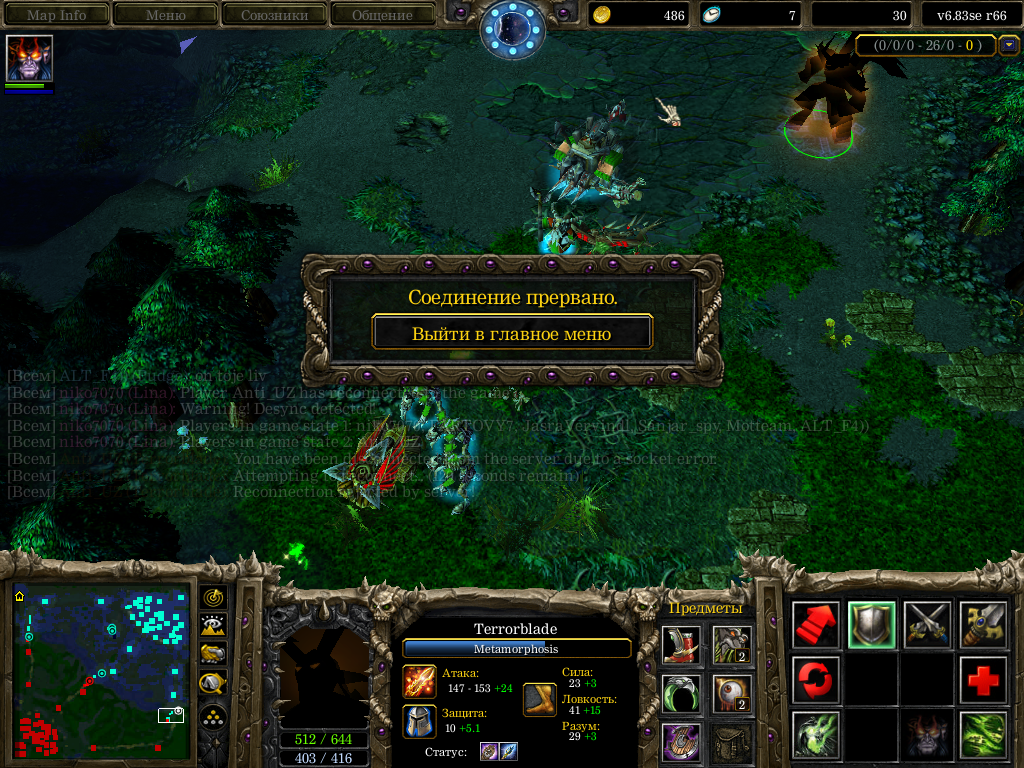The width and height of the screenshot is (1024, 768).
Task: Toggle the formation movement button
Action: pos(213,716)
